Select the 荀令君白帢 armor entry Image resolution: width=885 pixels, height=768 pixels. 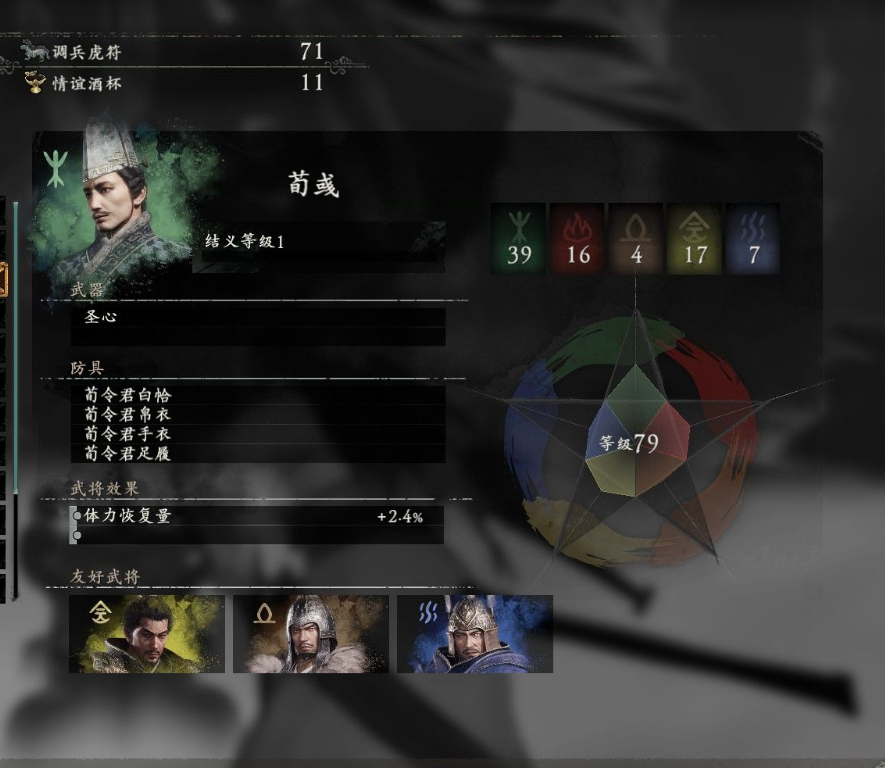[258, 395]
